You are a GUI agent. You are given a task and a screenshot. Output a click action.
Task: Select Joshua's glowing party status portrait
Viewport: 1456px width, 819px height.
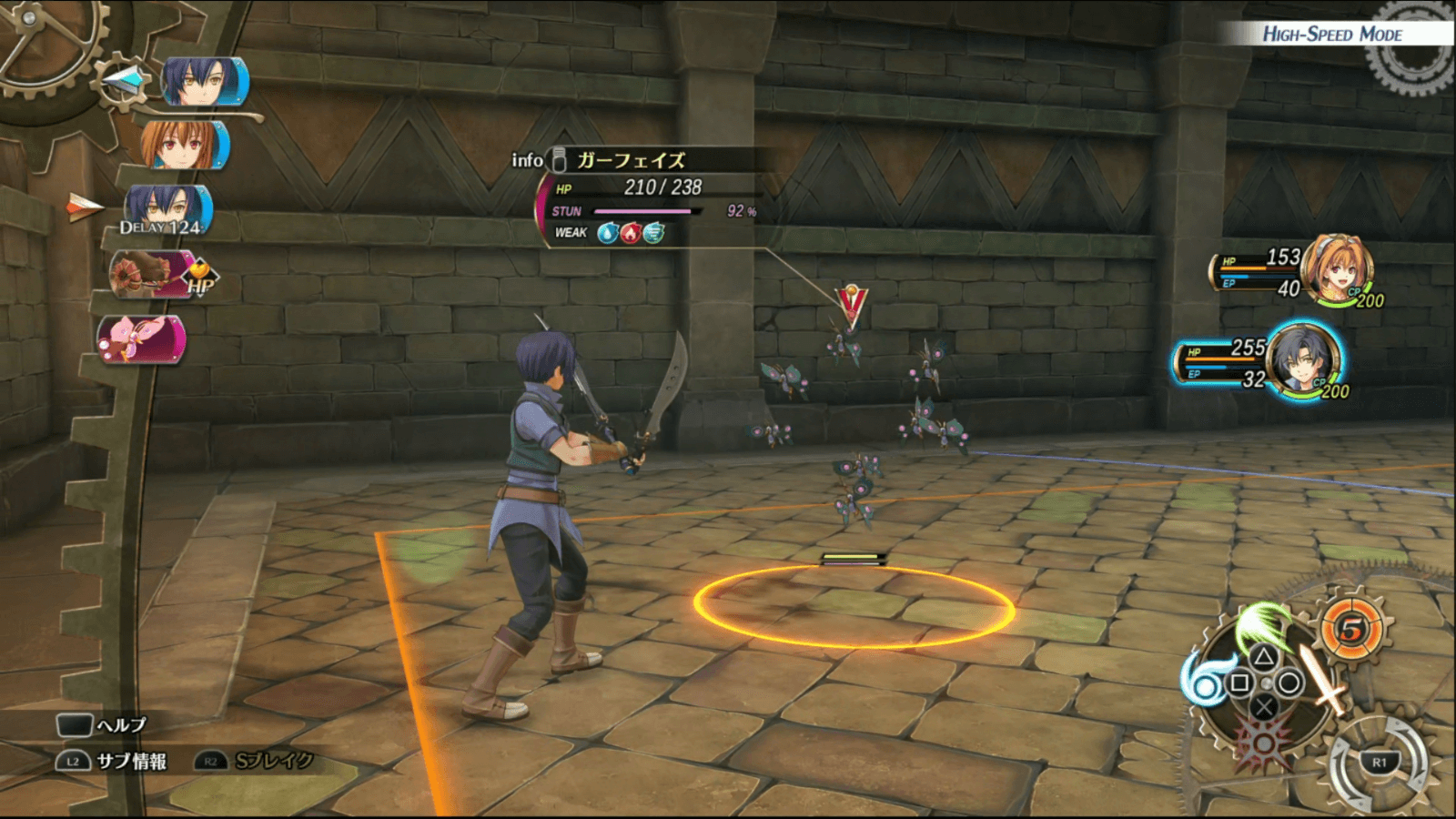(x=1305, y=360)
